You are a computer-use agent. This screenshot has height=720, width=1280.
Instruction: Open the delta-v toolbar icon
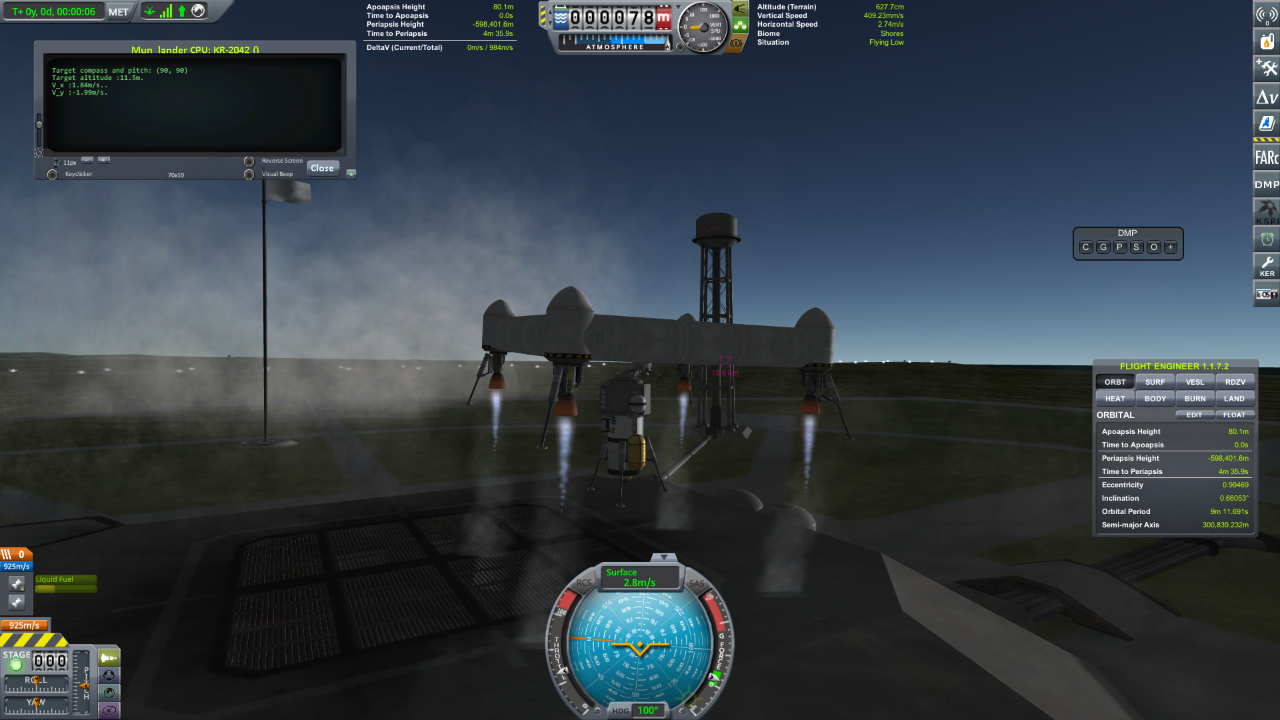[x=1266, y=97]
